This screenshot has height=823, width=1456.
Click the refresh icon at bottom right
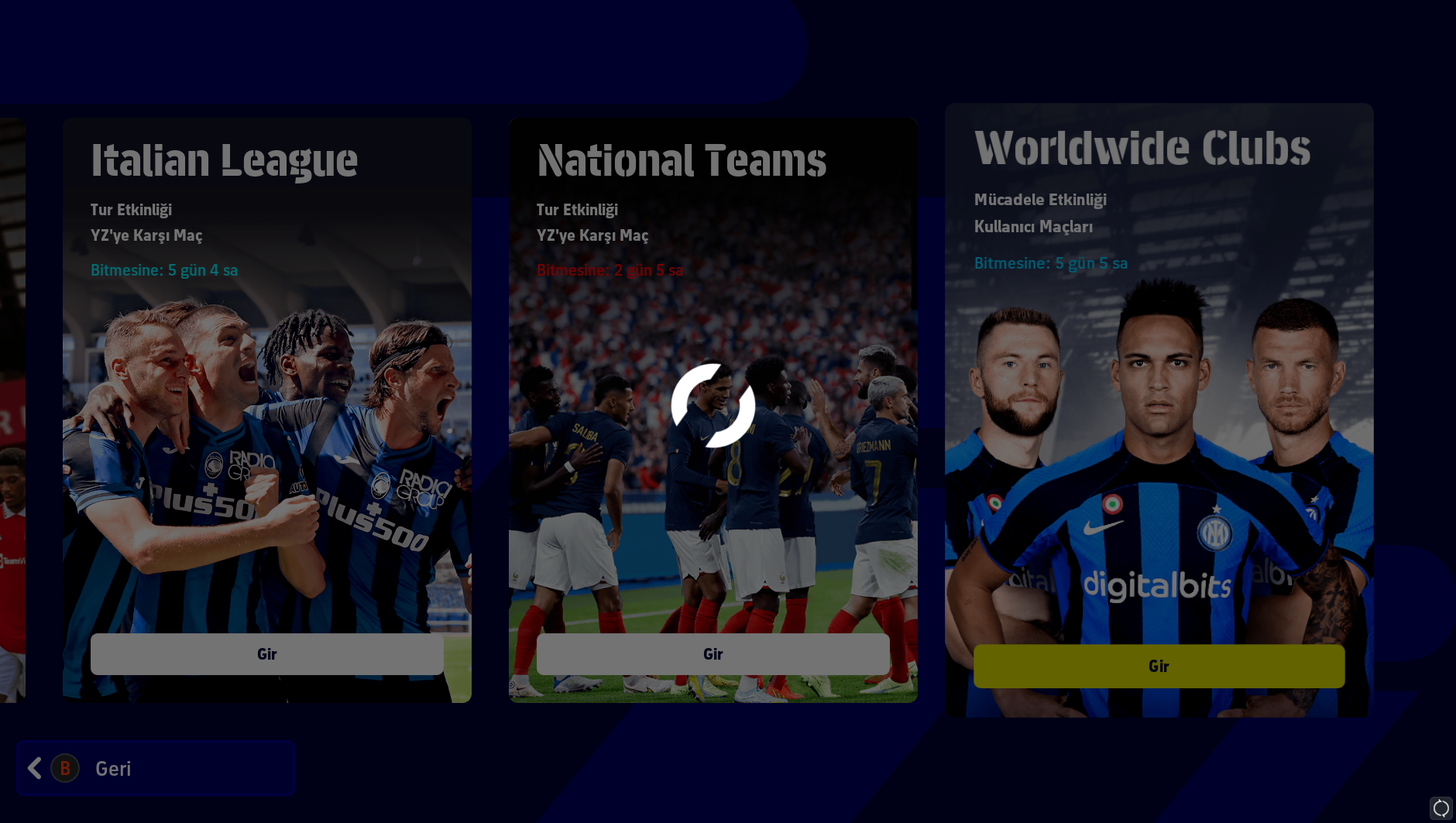[1441, 808]
